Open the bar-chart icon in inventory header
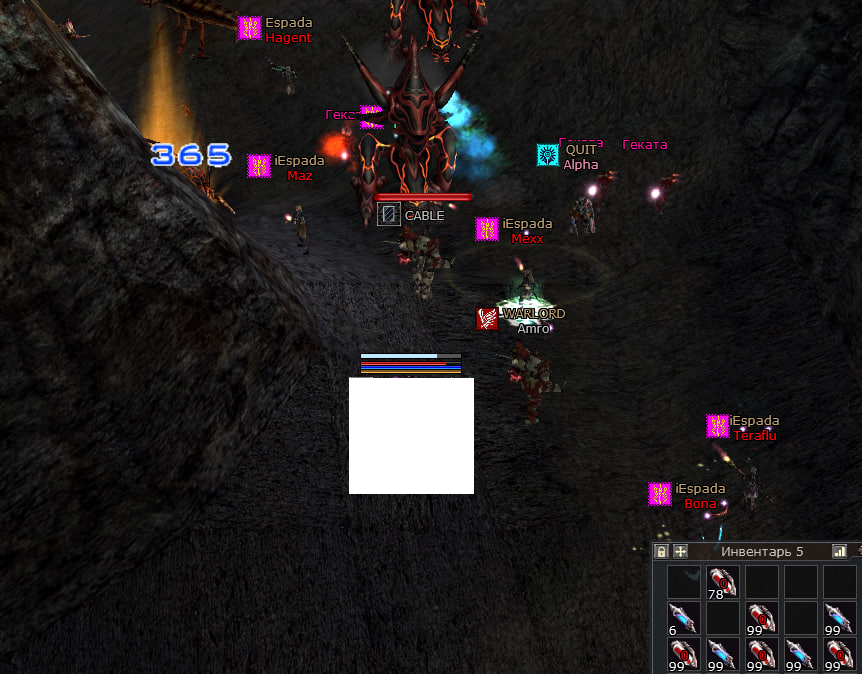Viewport: 862px width, 674px height. pyautogui.click(x=839, y=551)
